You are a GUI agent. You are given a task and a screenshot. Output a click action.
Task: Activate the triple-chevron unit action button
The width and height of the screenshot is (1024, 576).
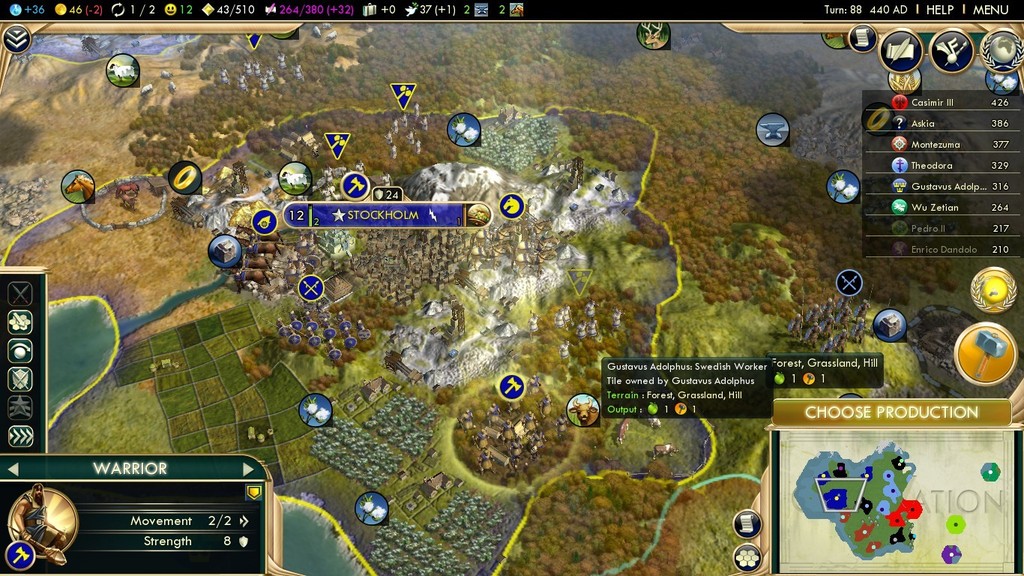tap(20, 436)
